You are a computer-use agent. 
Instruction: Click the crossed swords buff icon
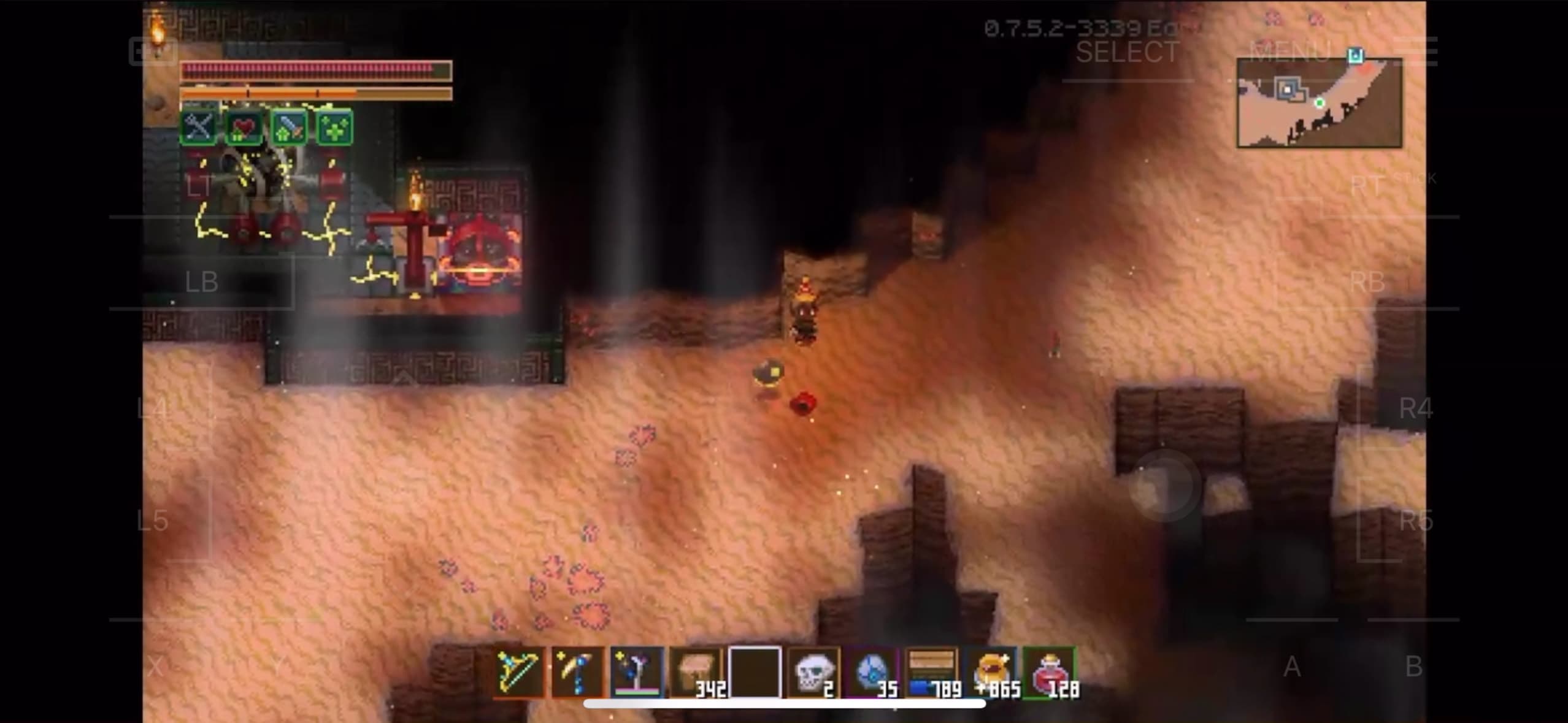pos(198,128)
